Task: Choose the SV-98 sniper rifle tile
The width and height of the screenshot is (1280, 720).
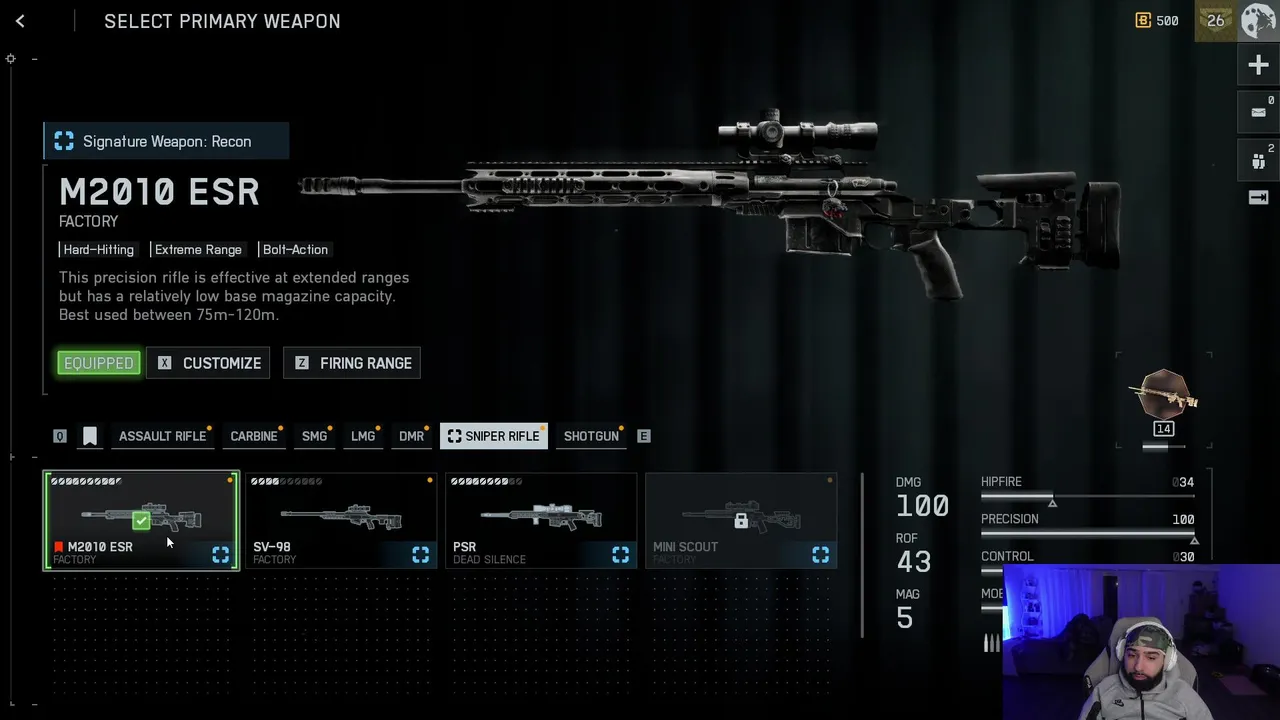Action: pos(341,520)
